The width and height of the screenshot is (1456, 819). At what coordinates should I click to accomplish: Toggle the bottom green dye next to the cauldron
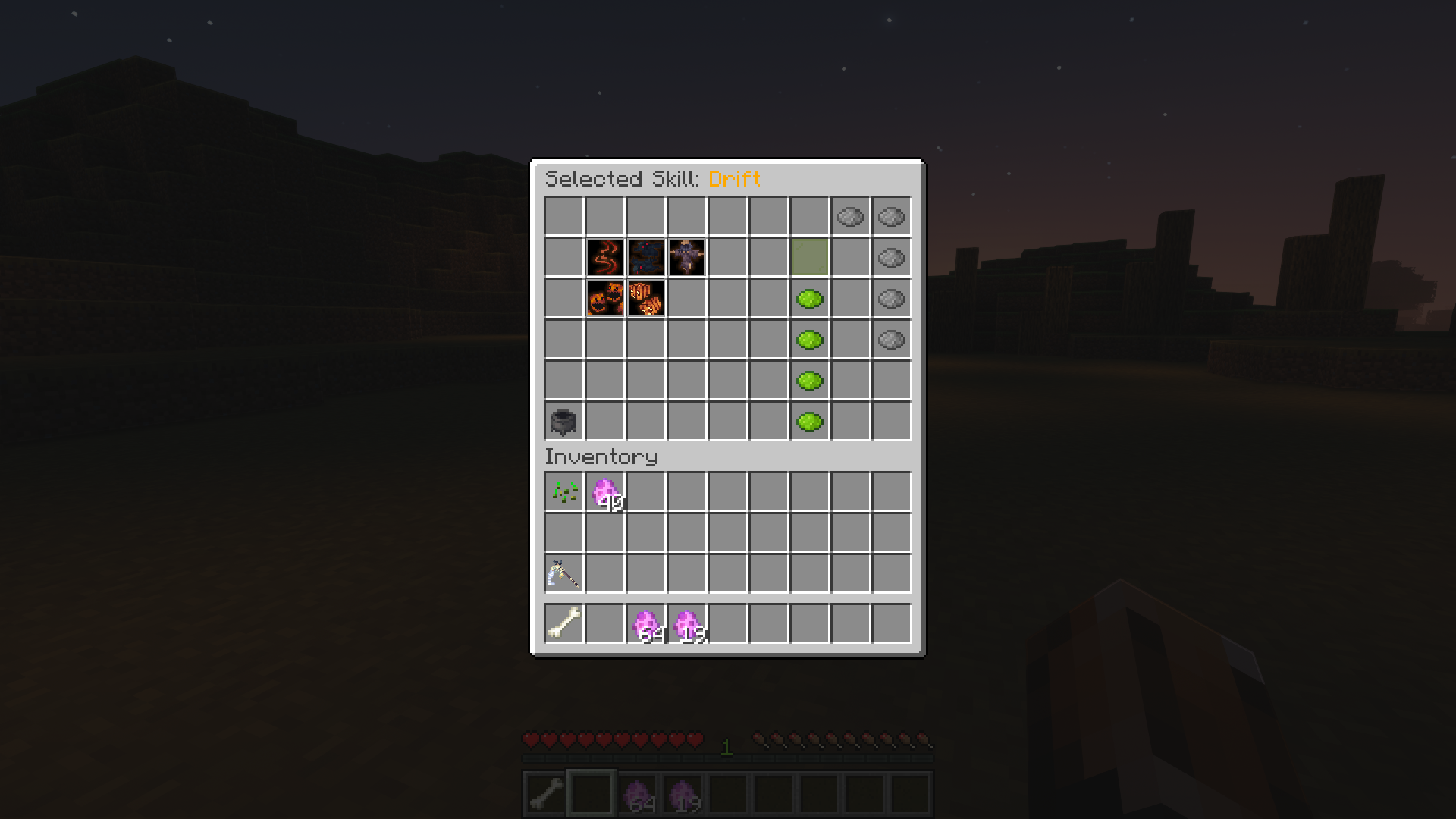809,422
